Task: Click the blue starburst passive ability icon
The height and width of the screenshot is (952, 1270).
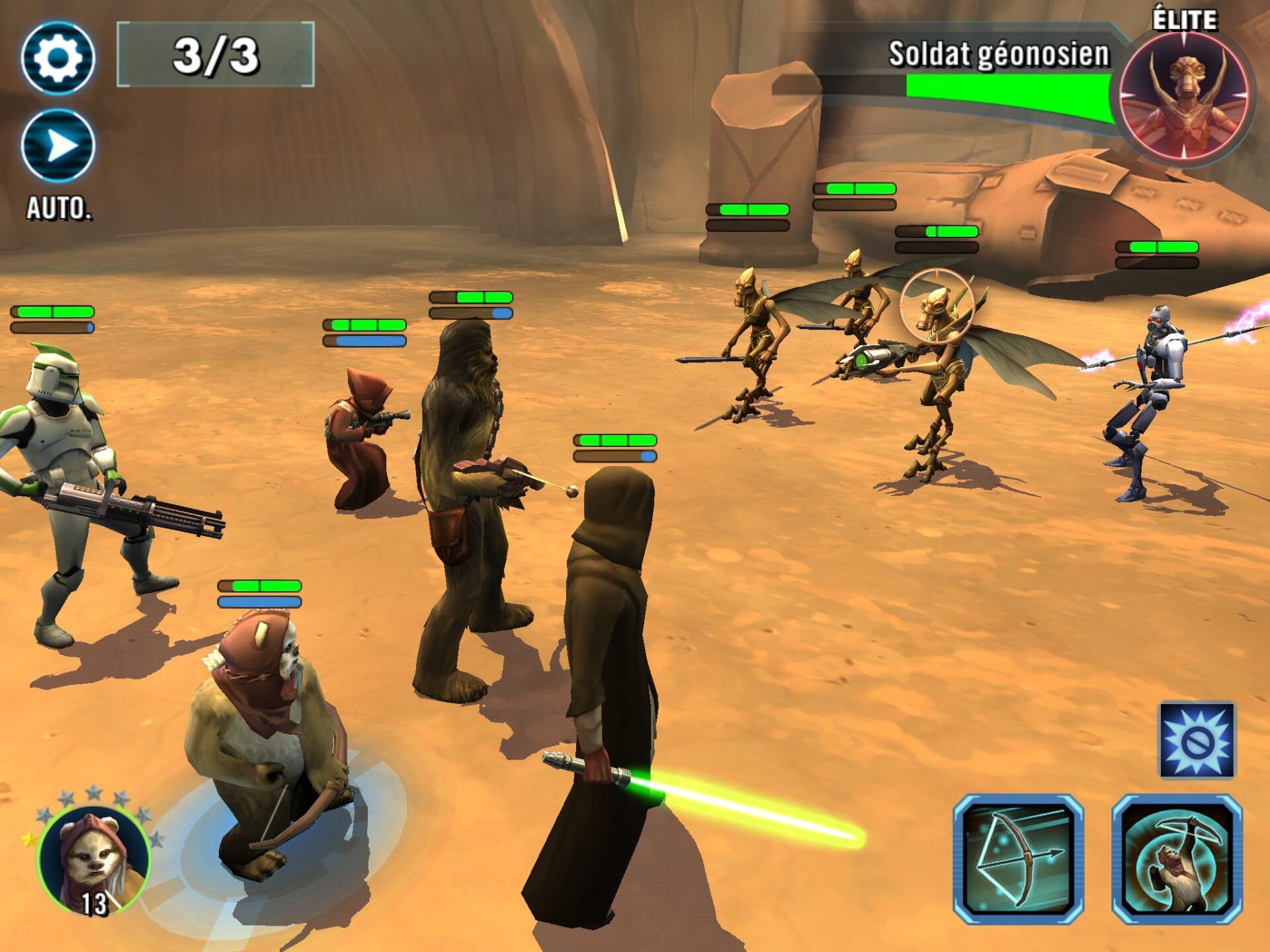Action: (1197, 740)
